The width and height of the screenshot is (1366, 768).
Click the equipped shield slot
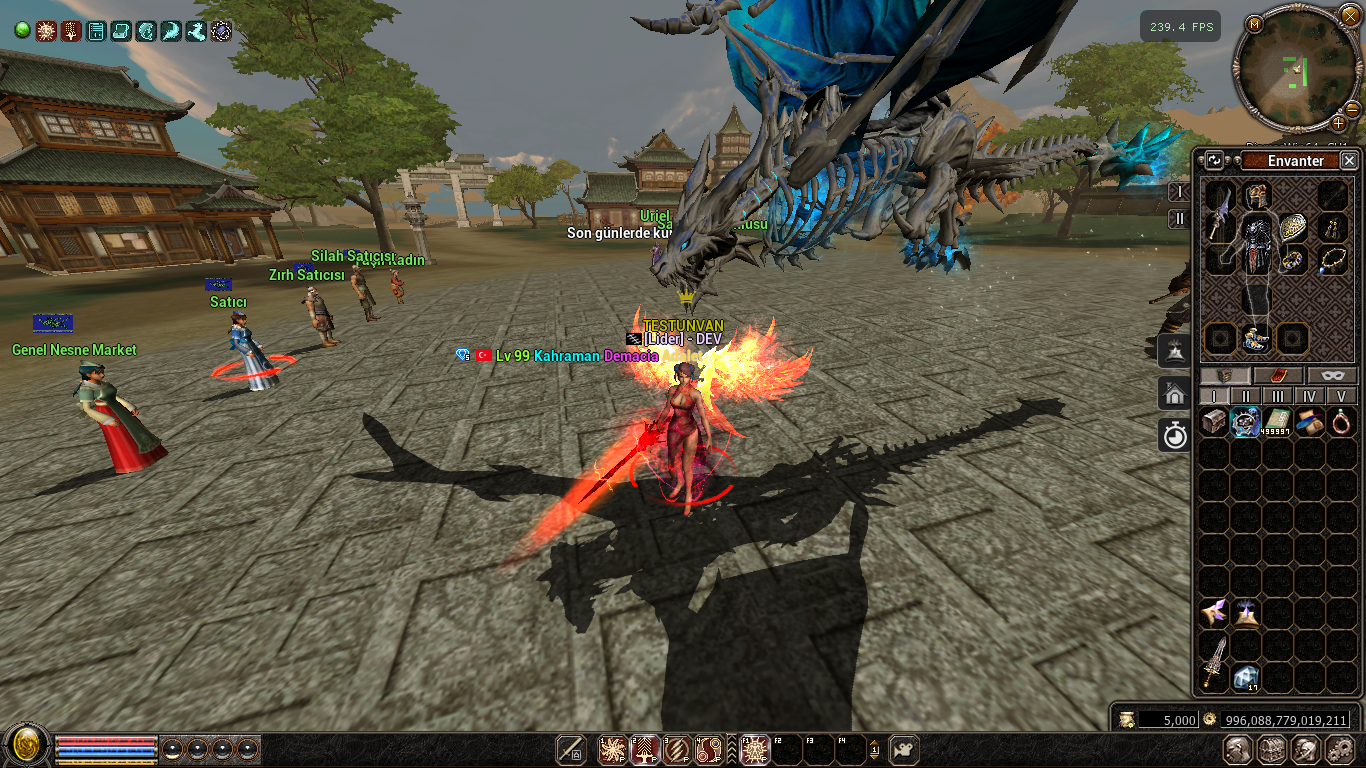[x=1293, y=227]
